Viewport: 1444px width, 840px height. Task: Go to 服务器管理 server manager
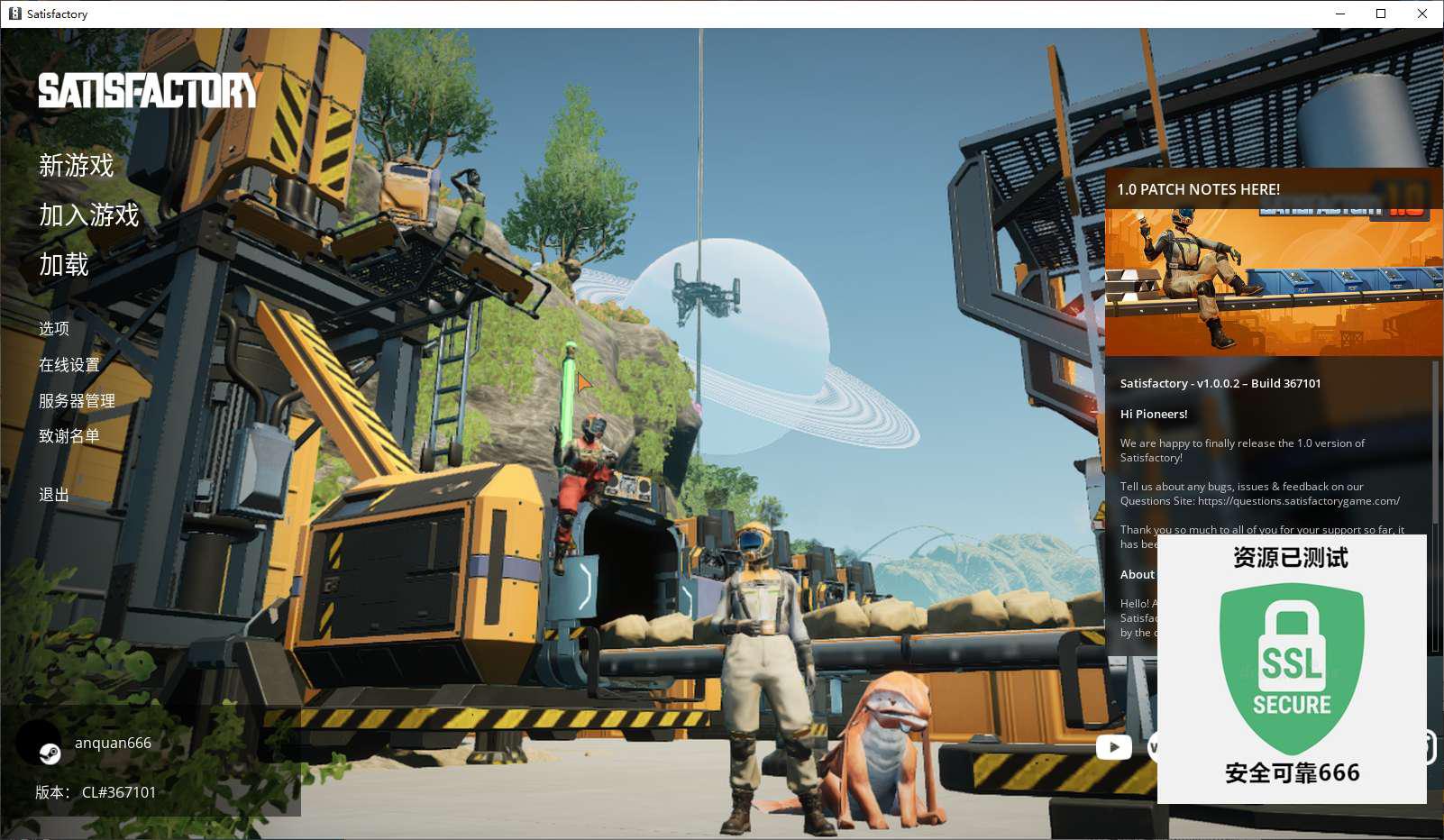[77, 401]
